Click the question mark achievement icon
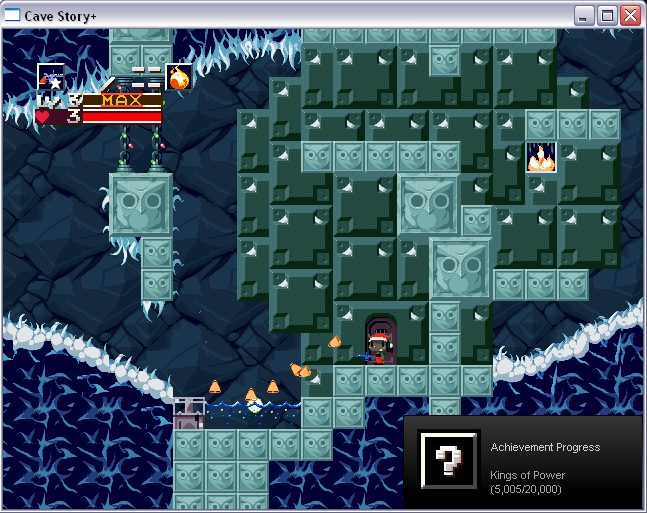 pos(449,460)
